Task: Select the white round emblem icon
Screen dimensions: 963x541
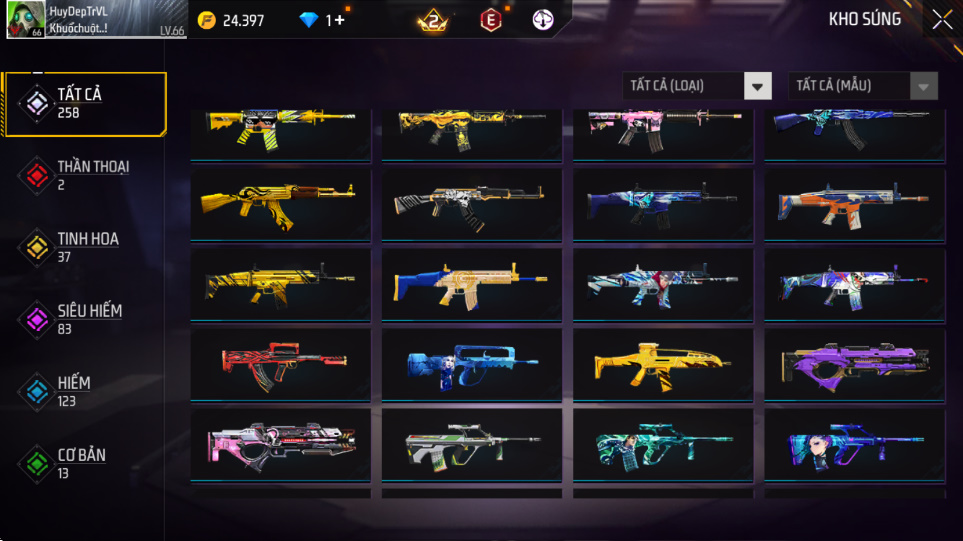Action: click(543, 20)
